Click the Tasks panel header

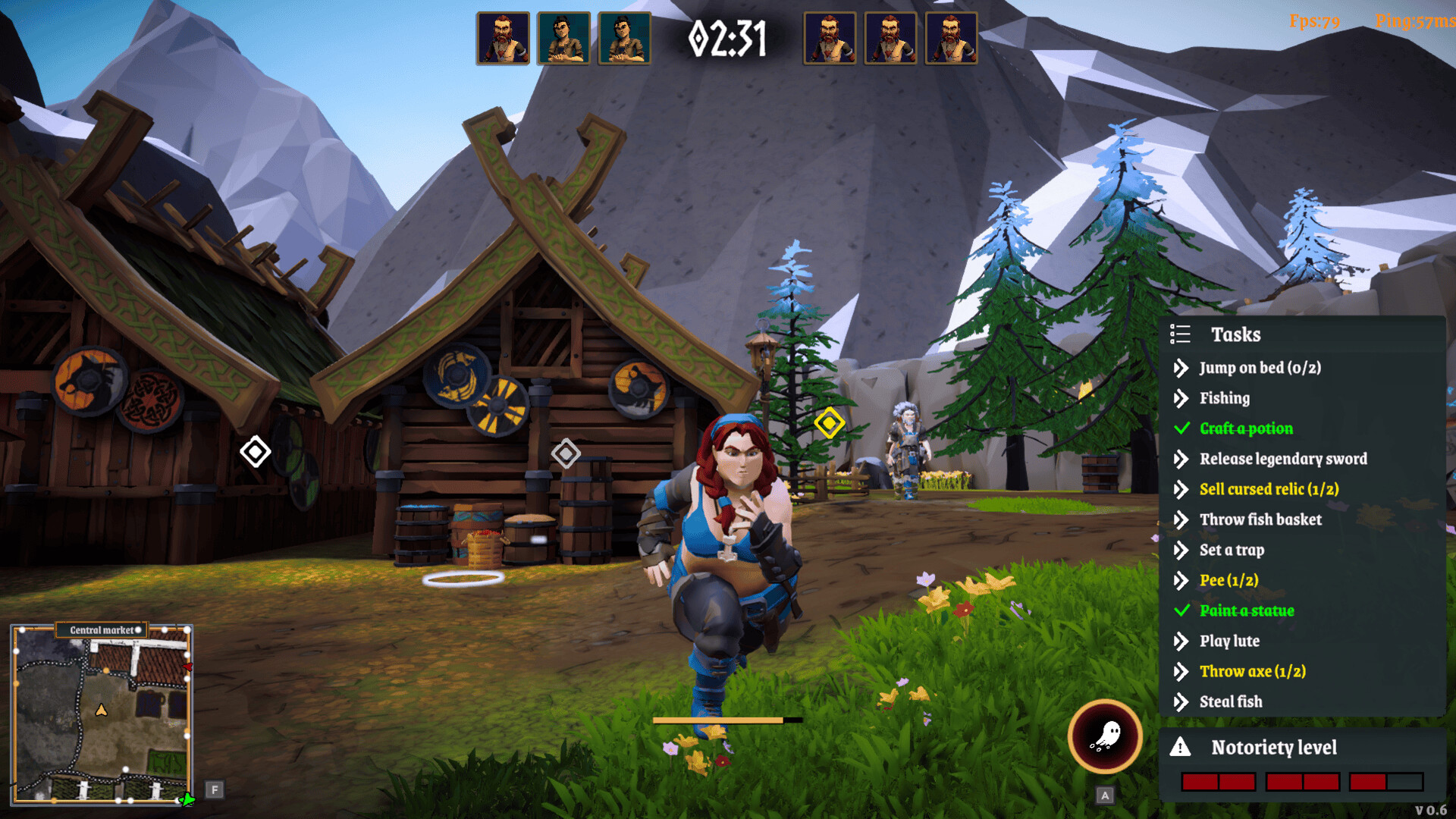point(1235,334)
